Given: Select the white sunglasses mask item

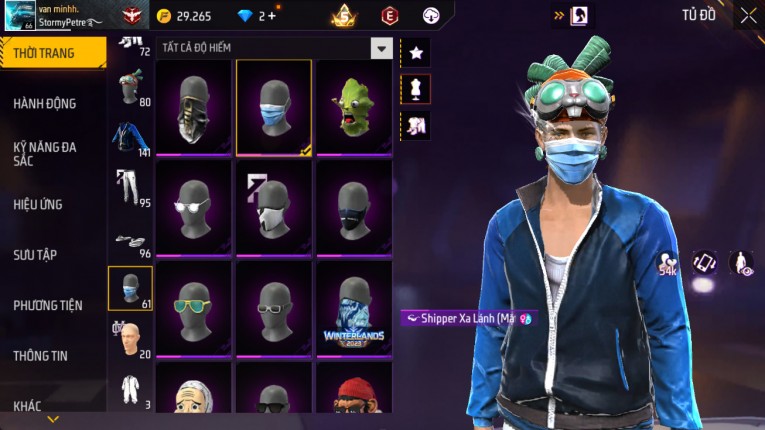Looking at the screenshot, I should [x=193, y=208].
